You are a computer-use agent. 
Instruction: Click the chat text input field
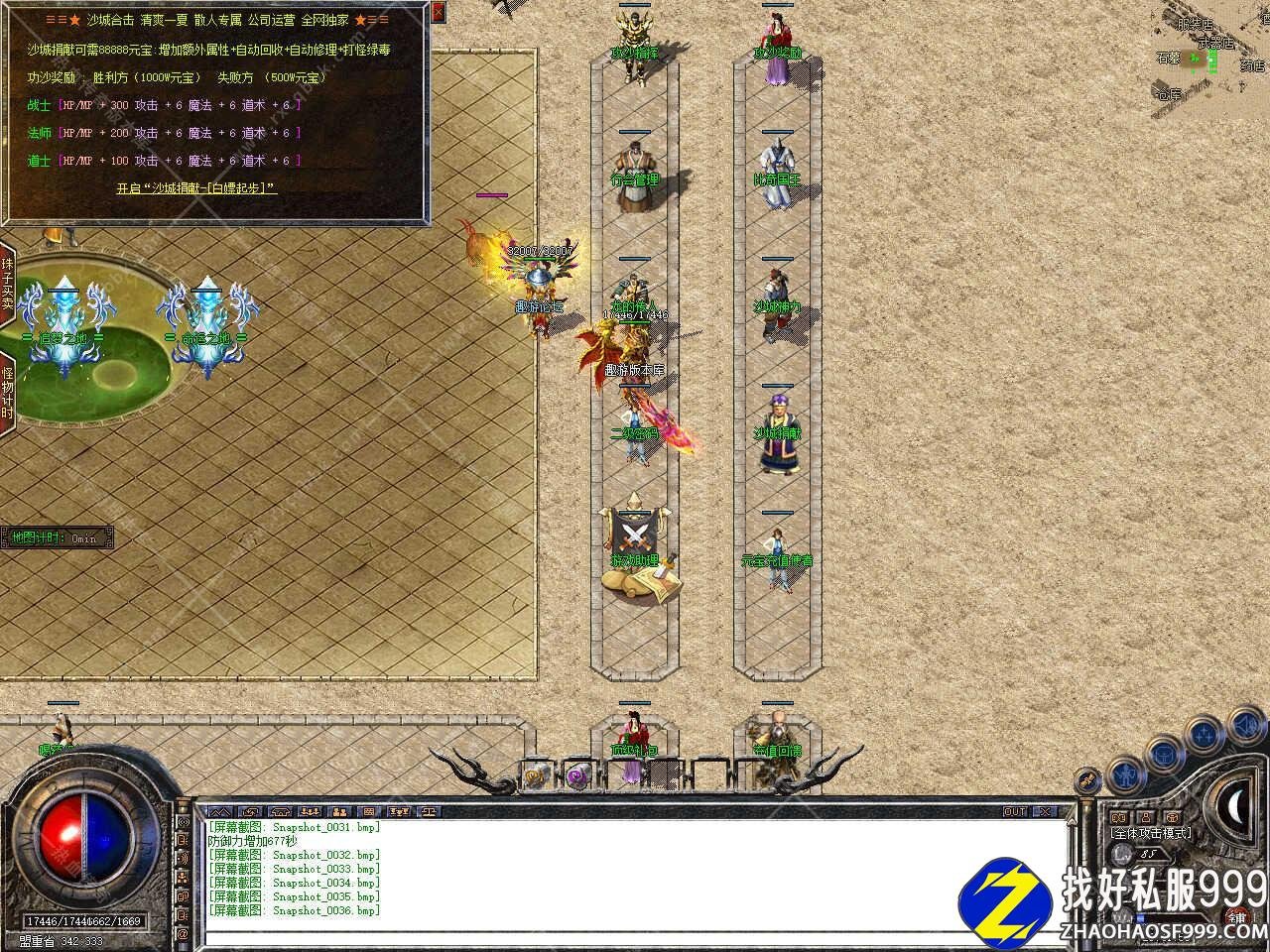(635, 936)
